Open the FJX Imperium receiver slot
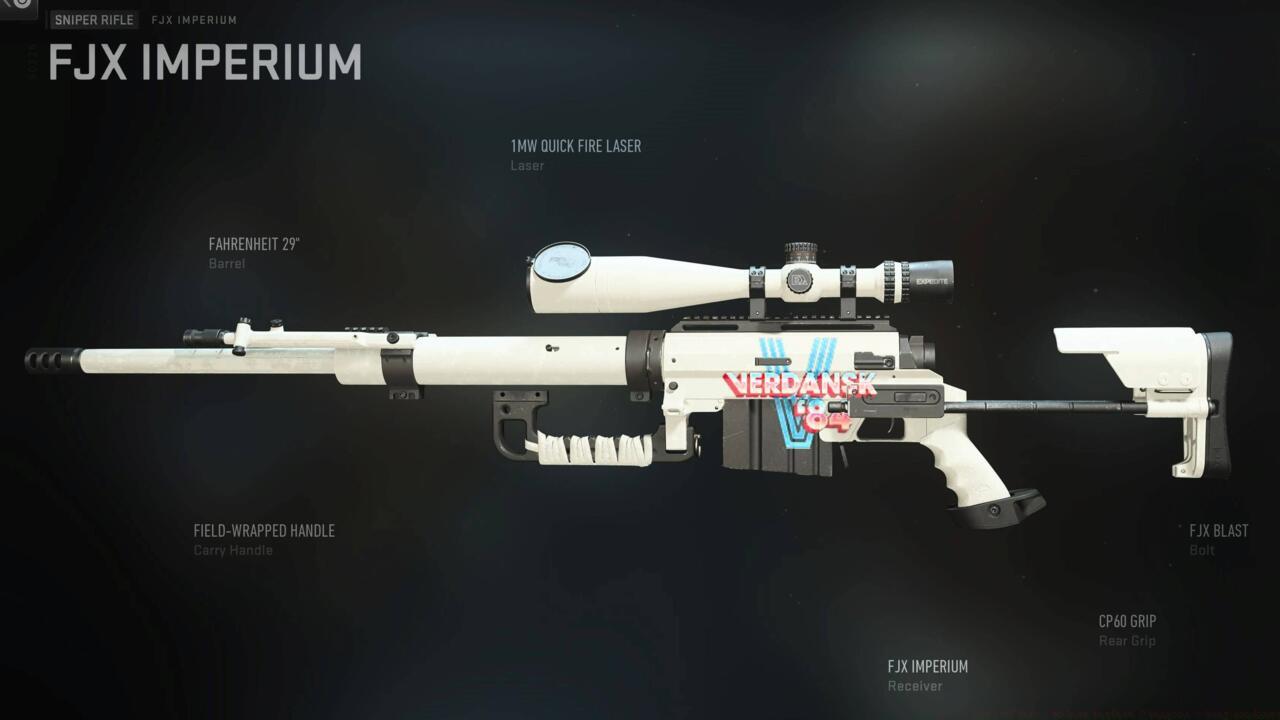 point(927,666)
